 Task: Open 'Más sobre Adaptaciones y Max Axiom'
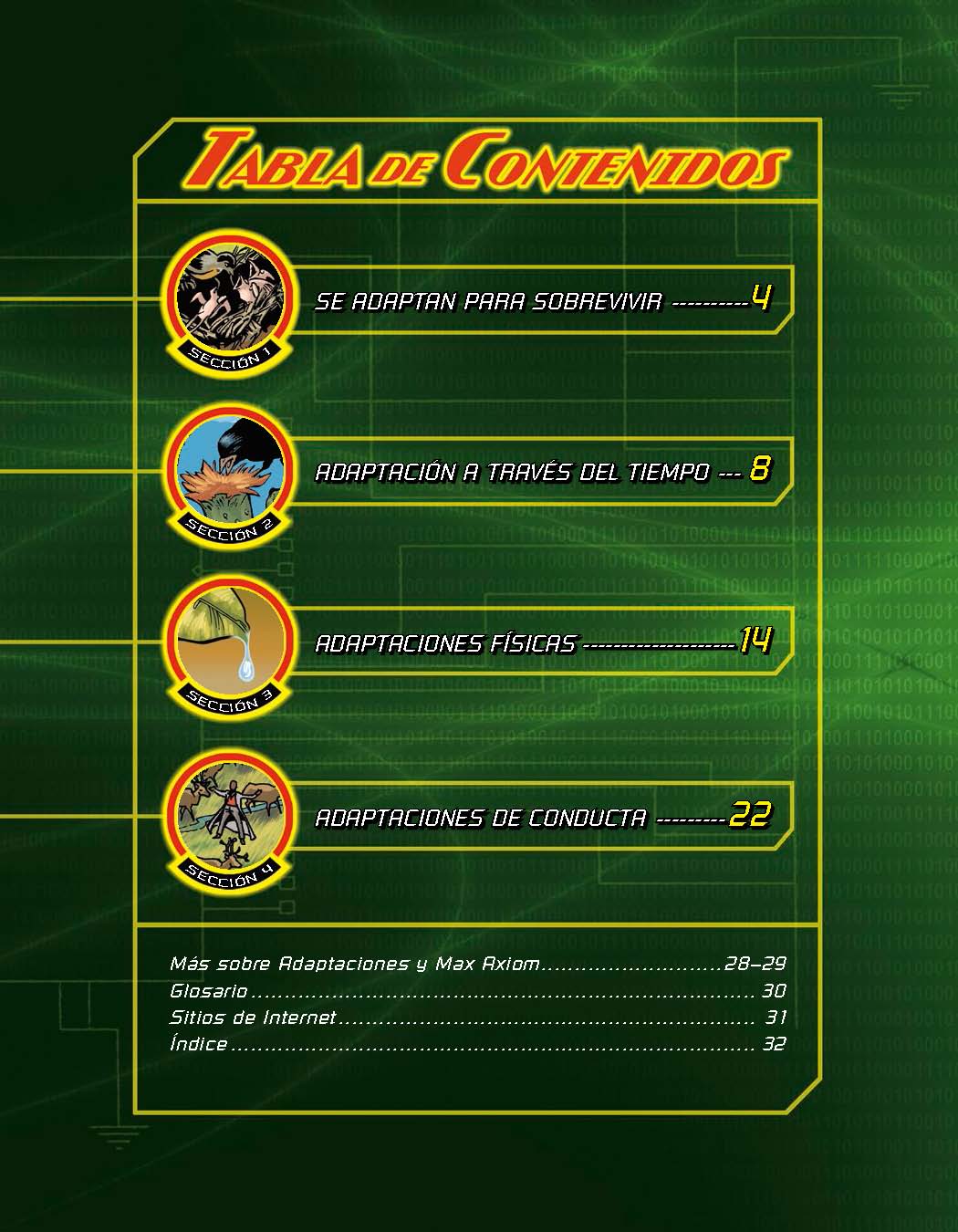(354, 964)
